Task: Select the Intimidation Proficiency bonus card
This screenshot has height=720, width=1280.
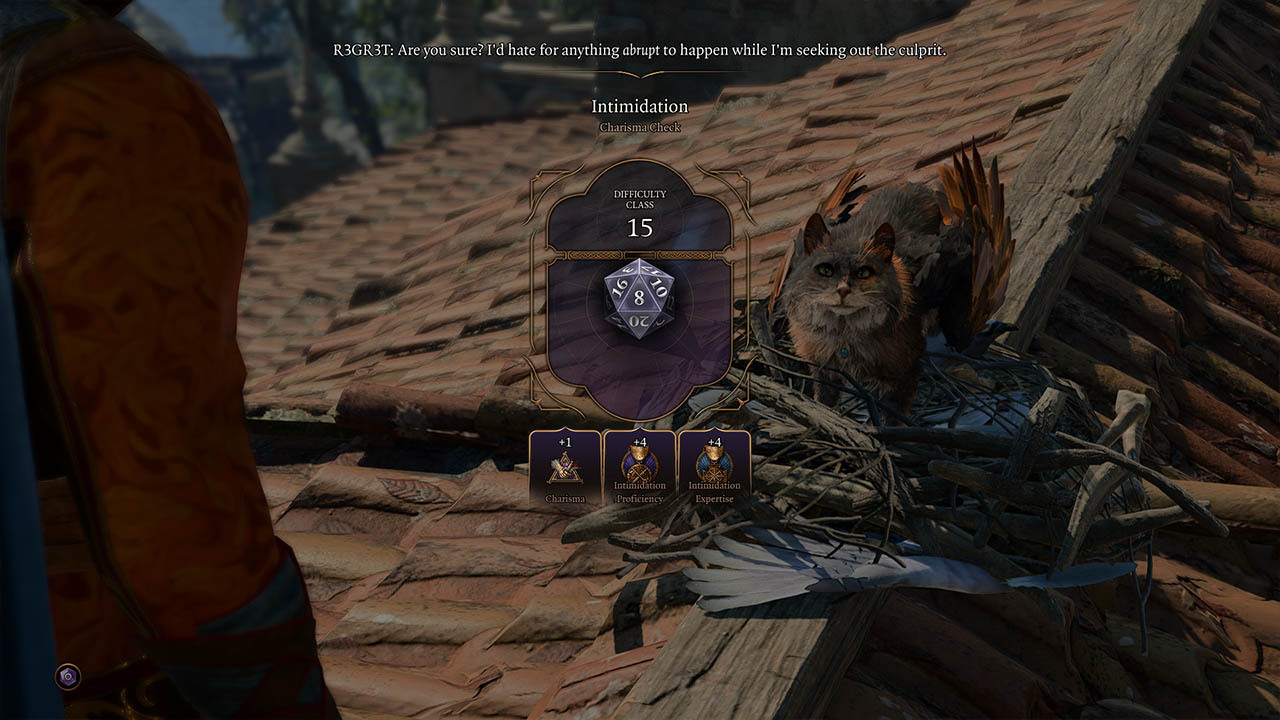Action: tap(639, 468)
